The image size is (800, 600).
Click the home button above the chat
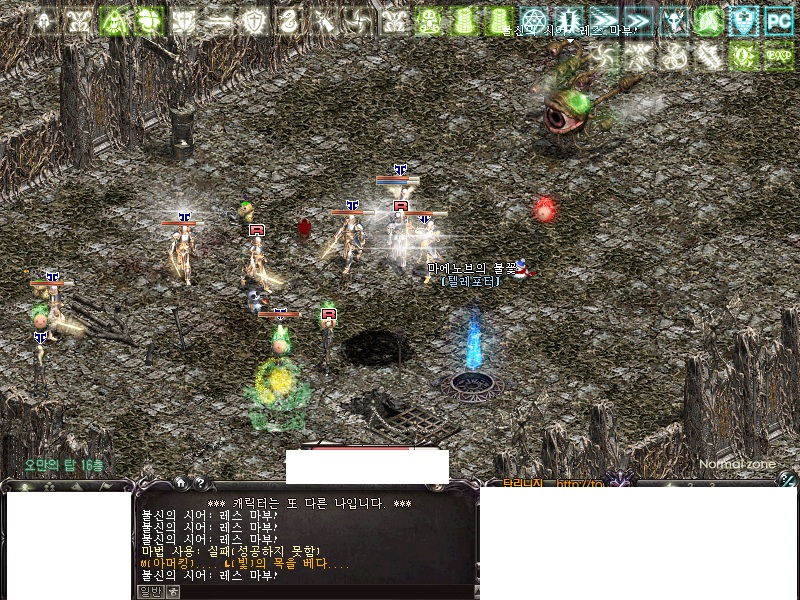coord(180,484)
